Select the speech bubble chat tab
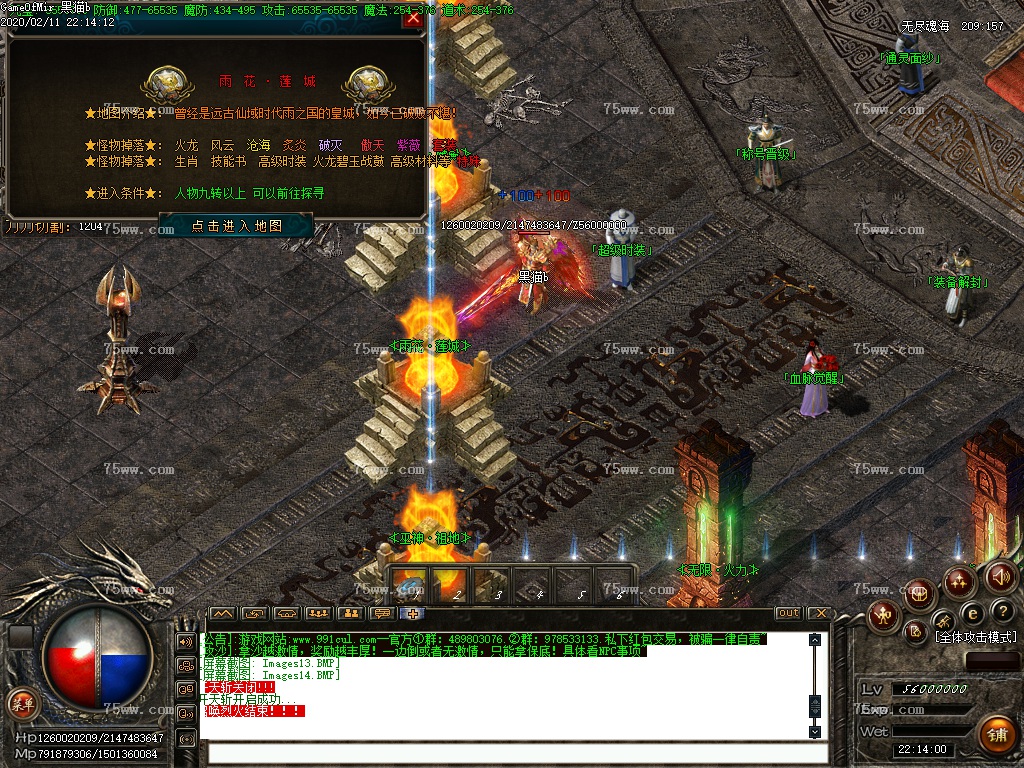Viewport: 1024px width, 768px height. click(381, 613)
